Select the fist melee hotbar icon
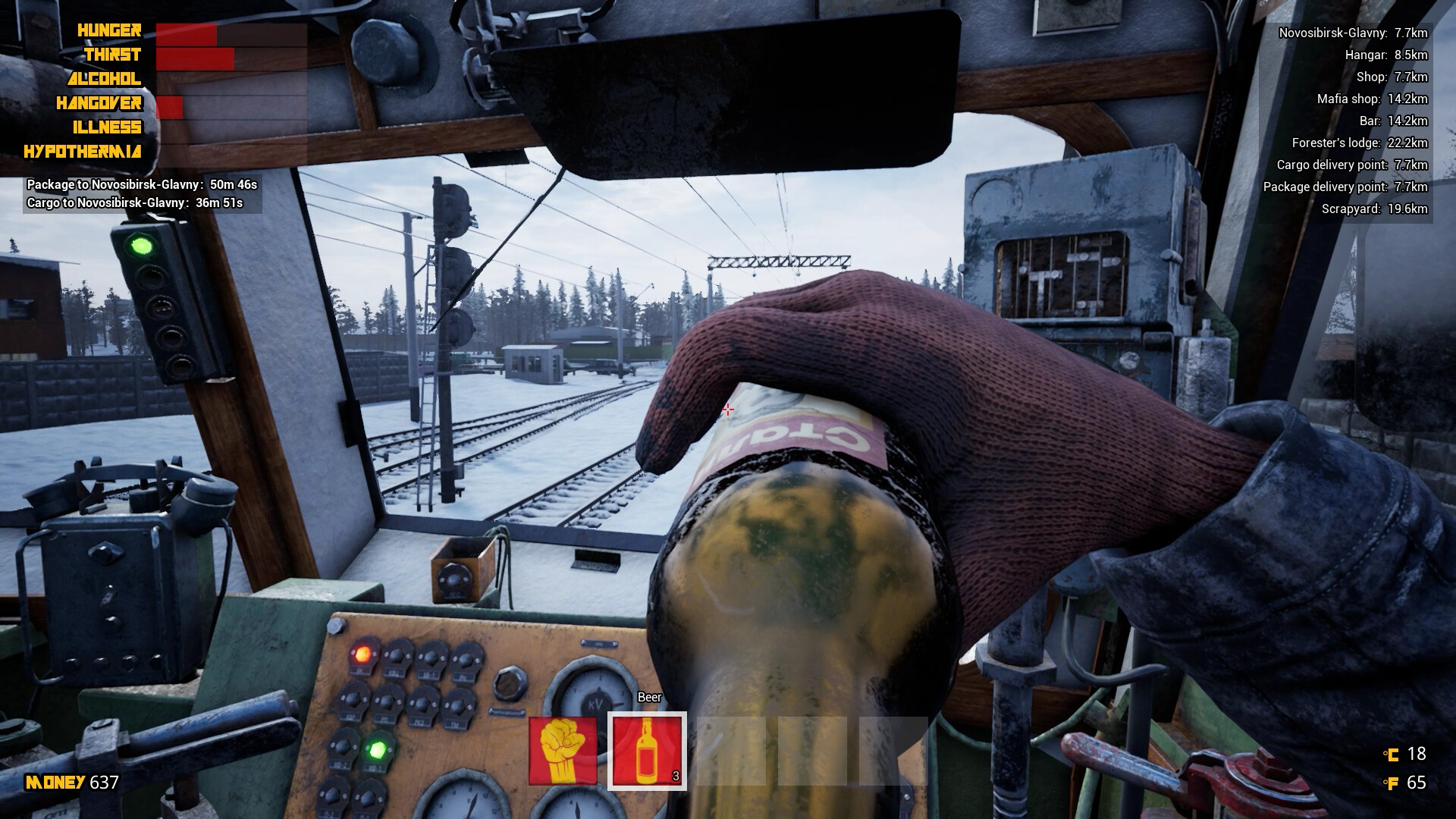 click(x=563, y=752)
